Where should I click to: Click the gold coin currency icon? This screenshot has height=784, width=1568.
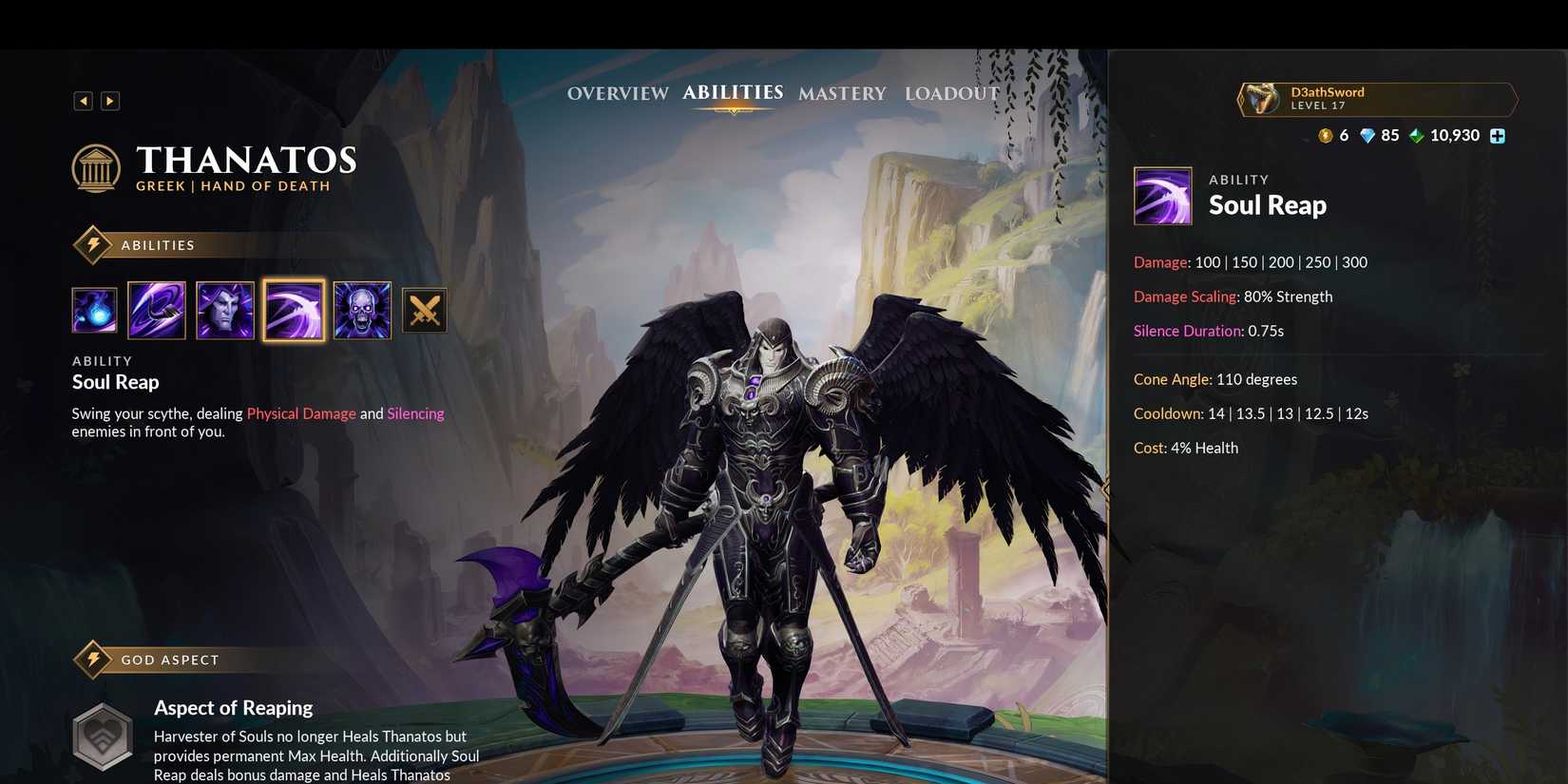click(x=1325, y=135)
